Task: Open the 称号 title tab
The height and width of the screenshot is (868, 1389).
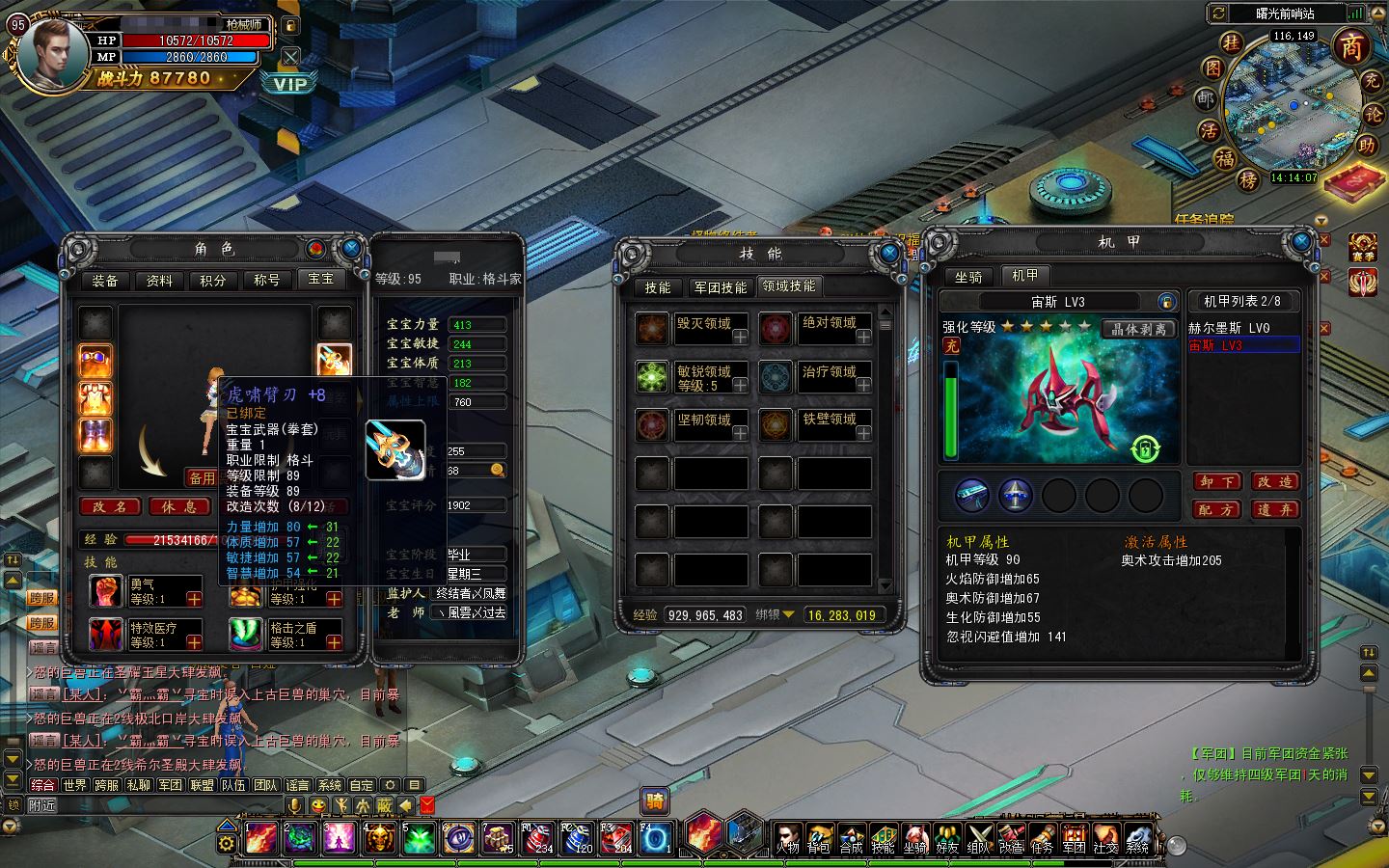Action: pos(266,281)
